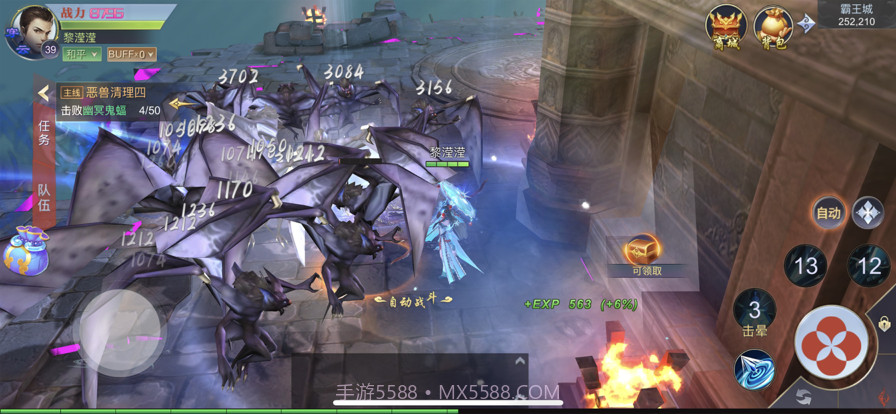Switch to the 任务 tab

point(44,133)
